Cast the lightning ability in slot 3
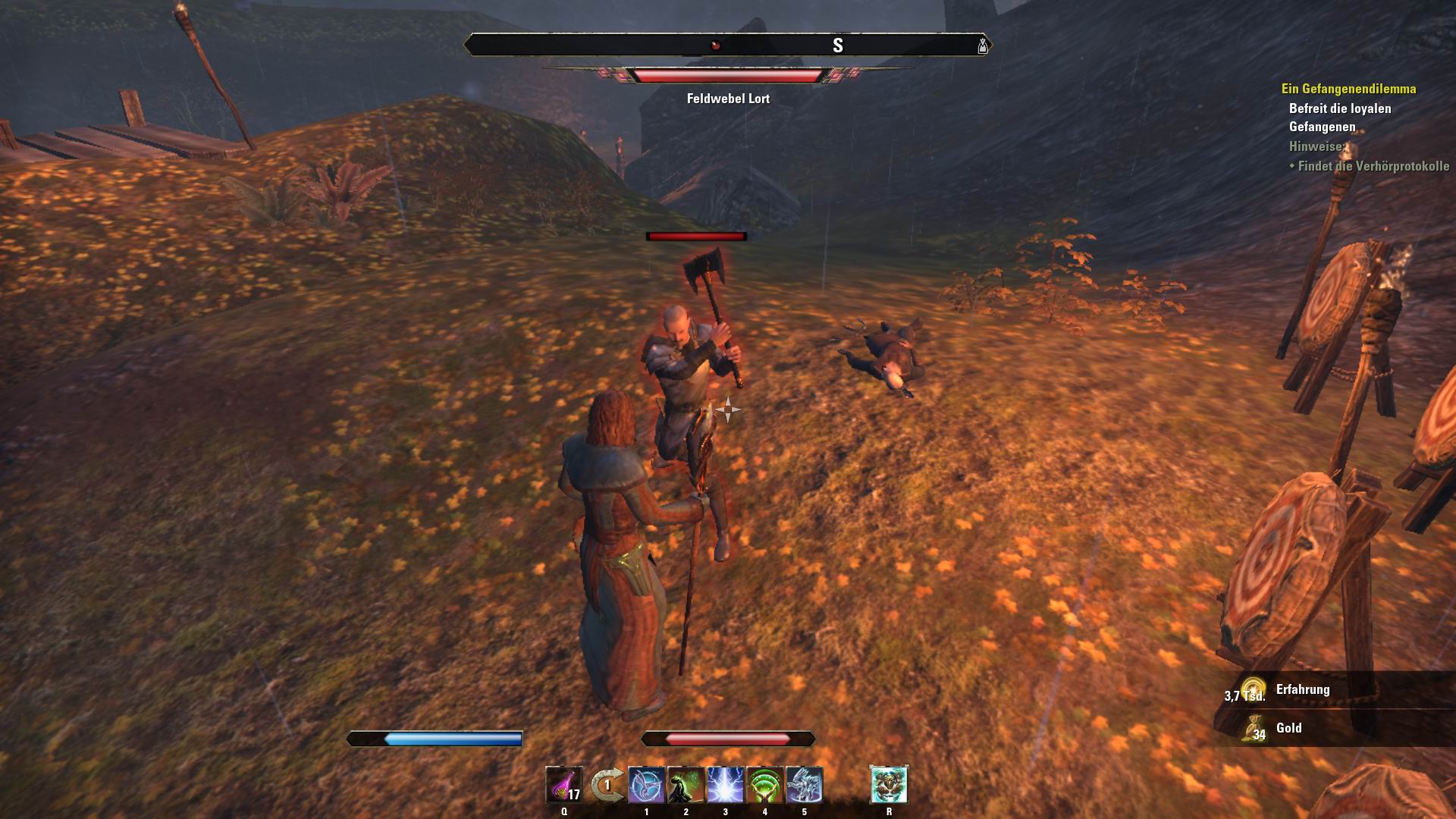 coord(724,786)
